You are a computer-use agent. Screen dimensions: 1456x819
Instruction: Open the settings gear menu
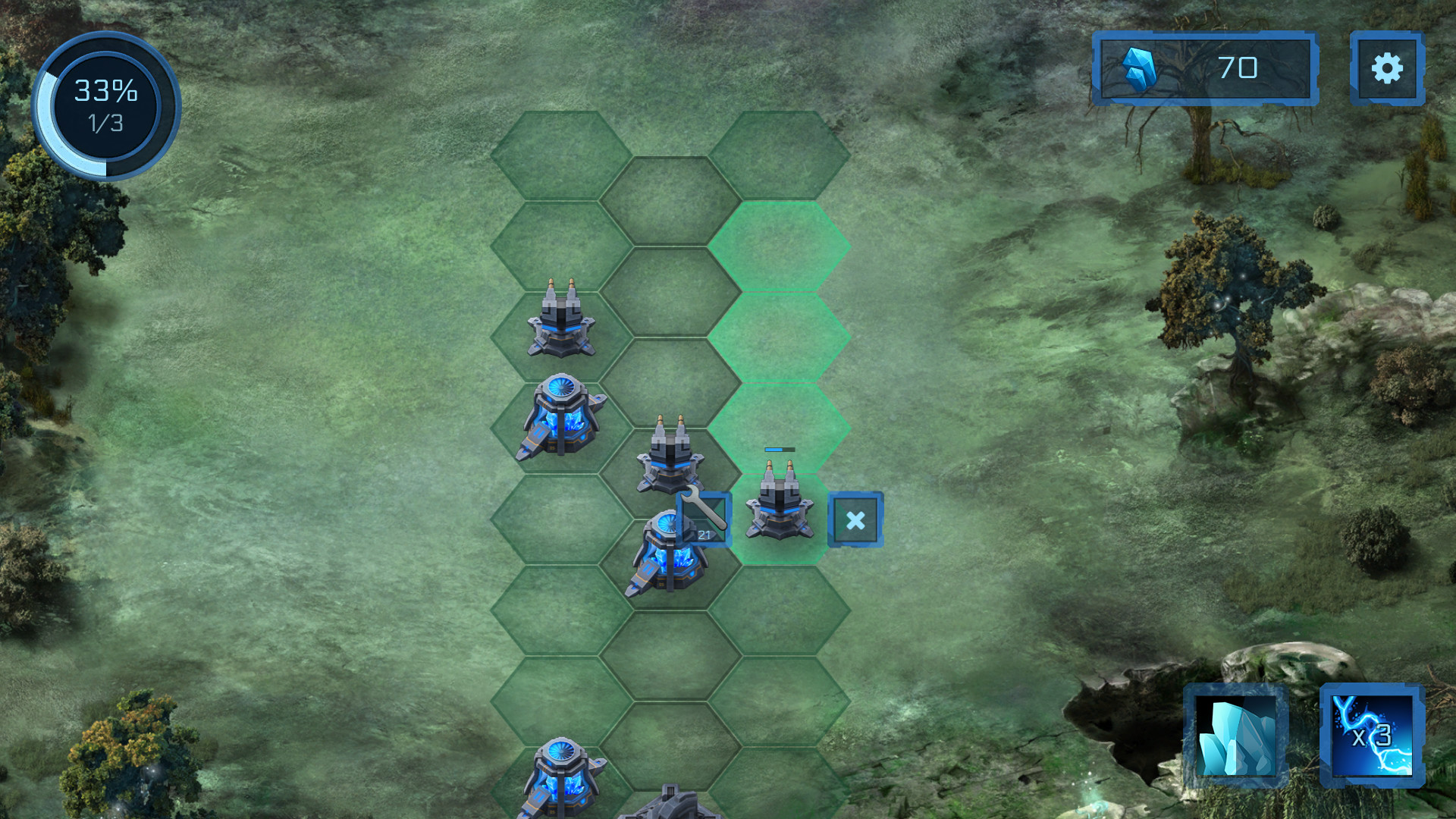pyautogui.click(x=1386, y=68)
